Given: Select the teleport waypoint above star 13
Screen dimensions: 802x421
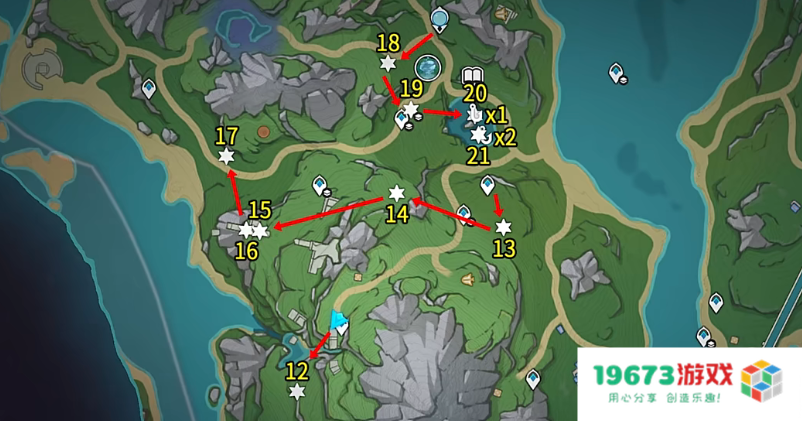Looking at the screenshot, I should click(488, 185).
